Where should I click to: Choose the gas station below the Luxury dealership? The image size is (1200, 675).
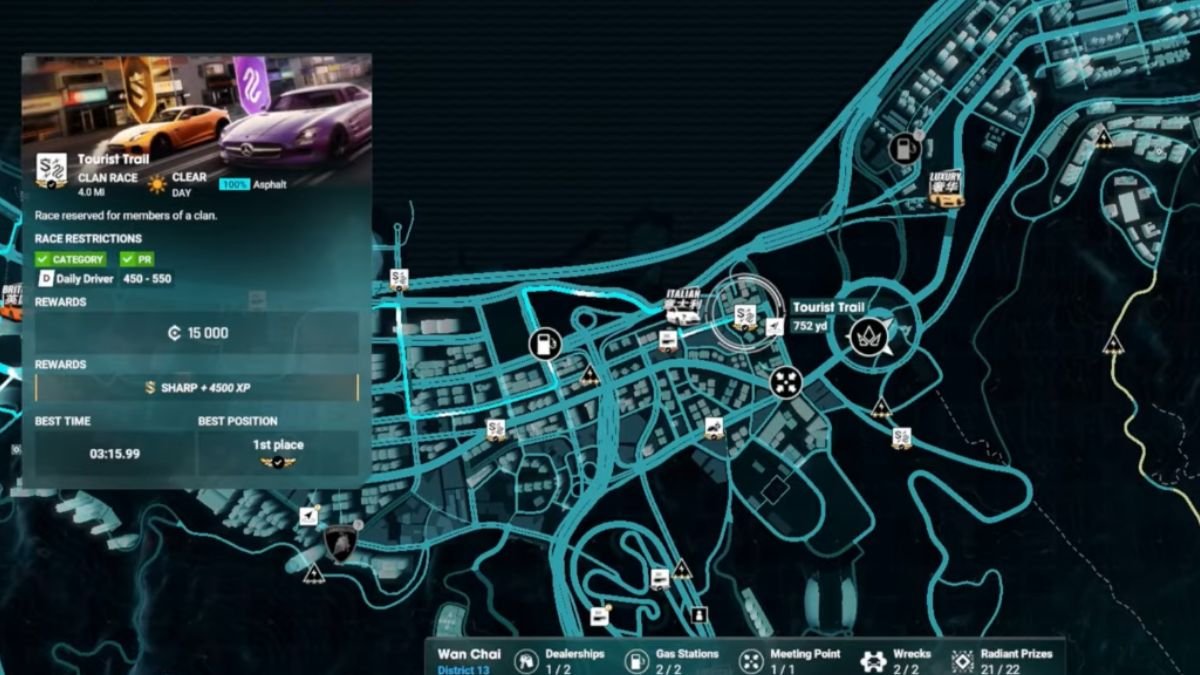click(x=905, y=150)
